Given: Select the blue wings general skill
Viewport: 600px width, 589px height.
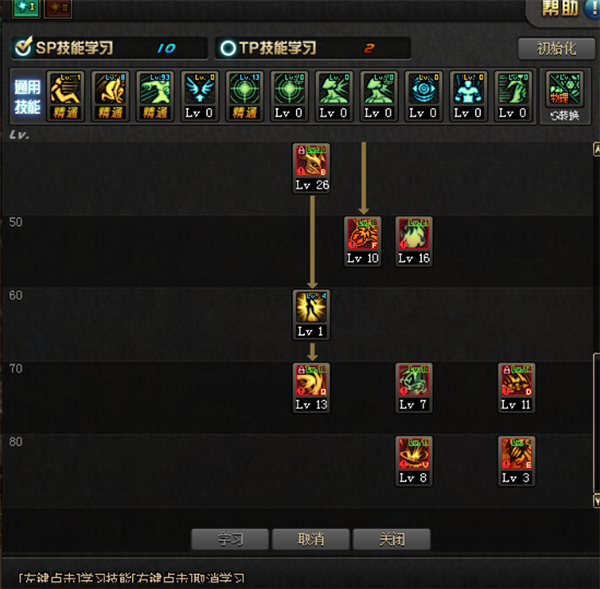Looking at the screenshot, I should (x=199, y=90).
